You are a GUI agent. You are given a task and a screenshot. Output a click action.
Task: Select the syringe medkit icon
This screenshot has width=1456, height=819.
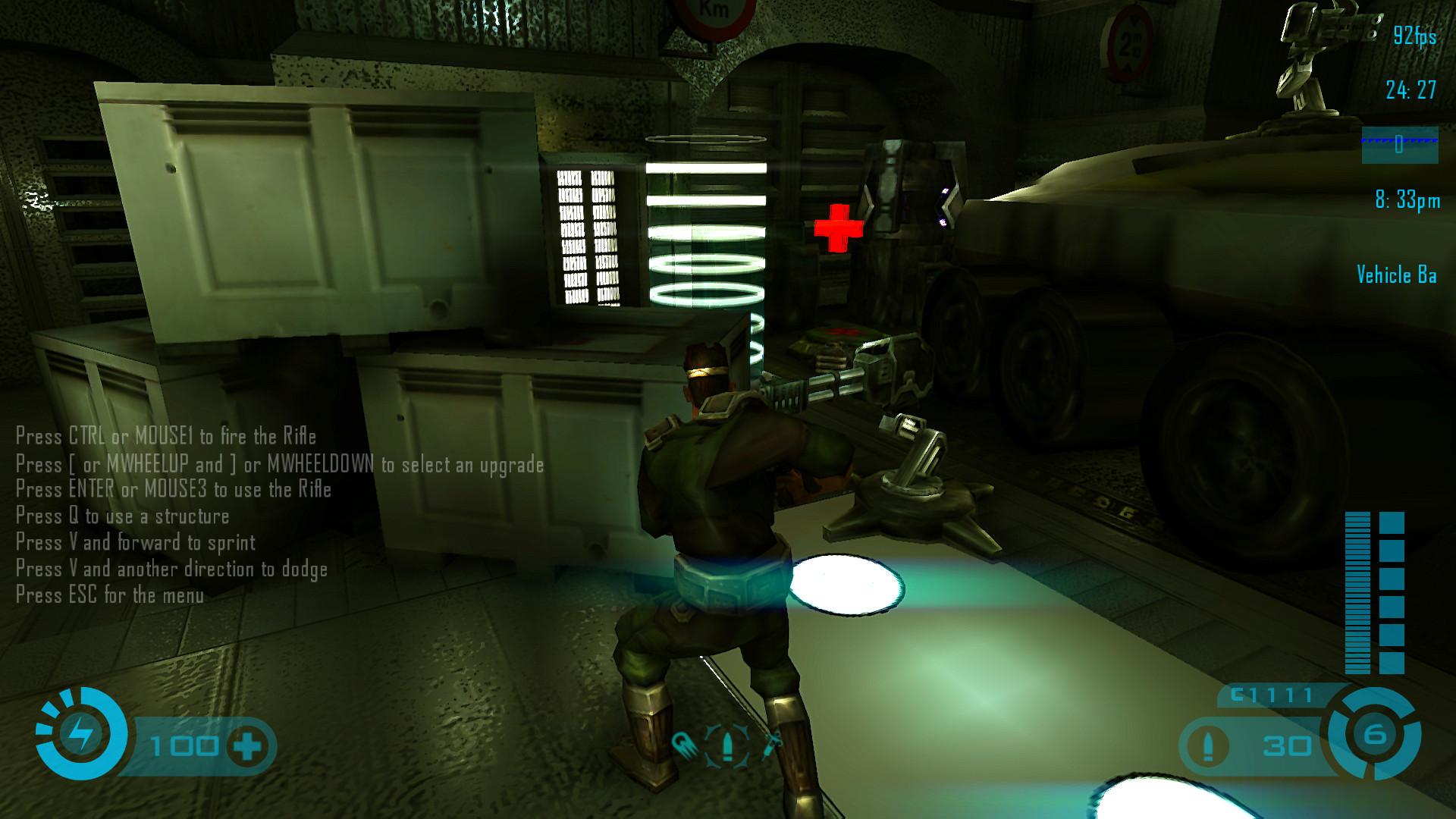[772, 744]
